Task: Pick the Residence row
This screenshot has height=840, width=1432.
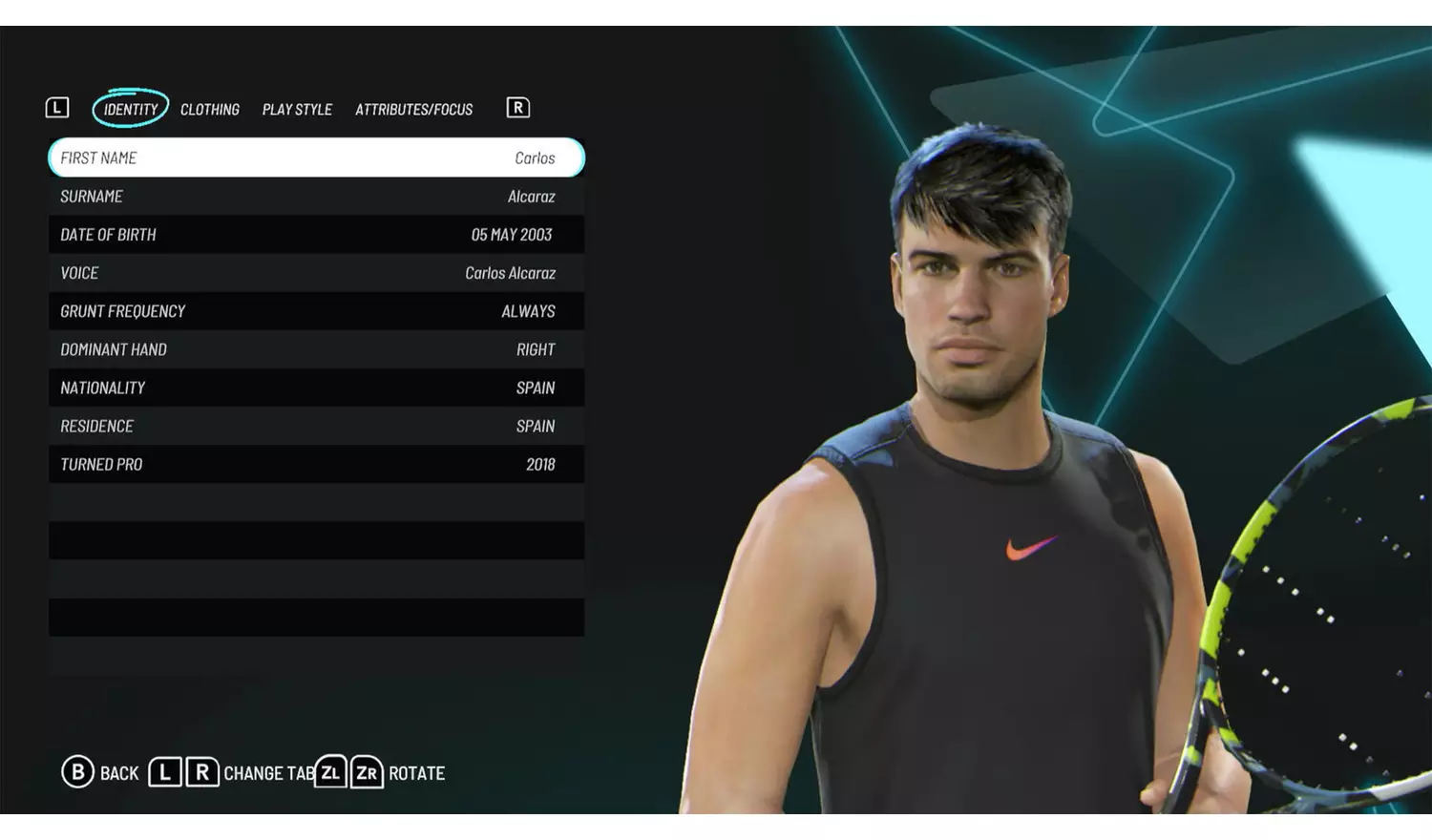Action: [316, 426]
